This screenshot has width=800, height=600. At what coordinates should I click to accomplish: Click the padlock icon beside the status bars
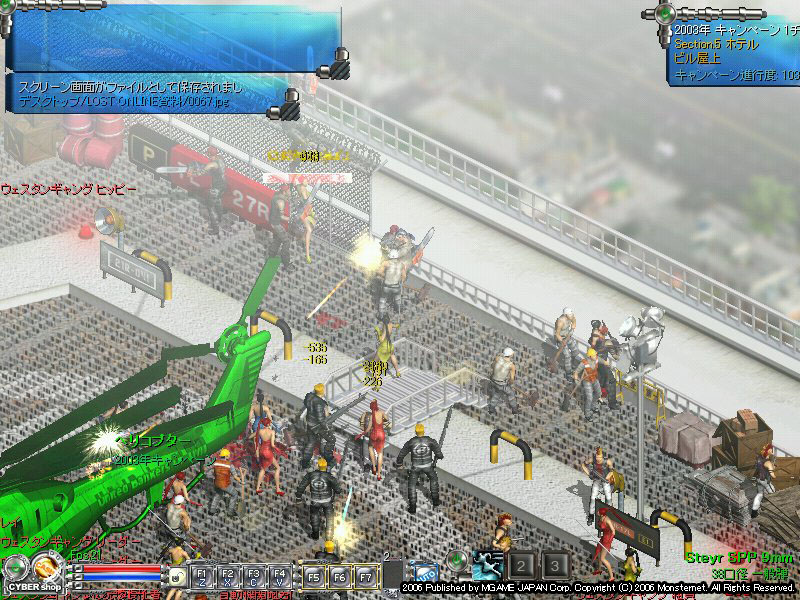[x=176, y=577]
